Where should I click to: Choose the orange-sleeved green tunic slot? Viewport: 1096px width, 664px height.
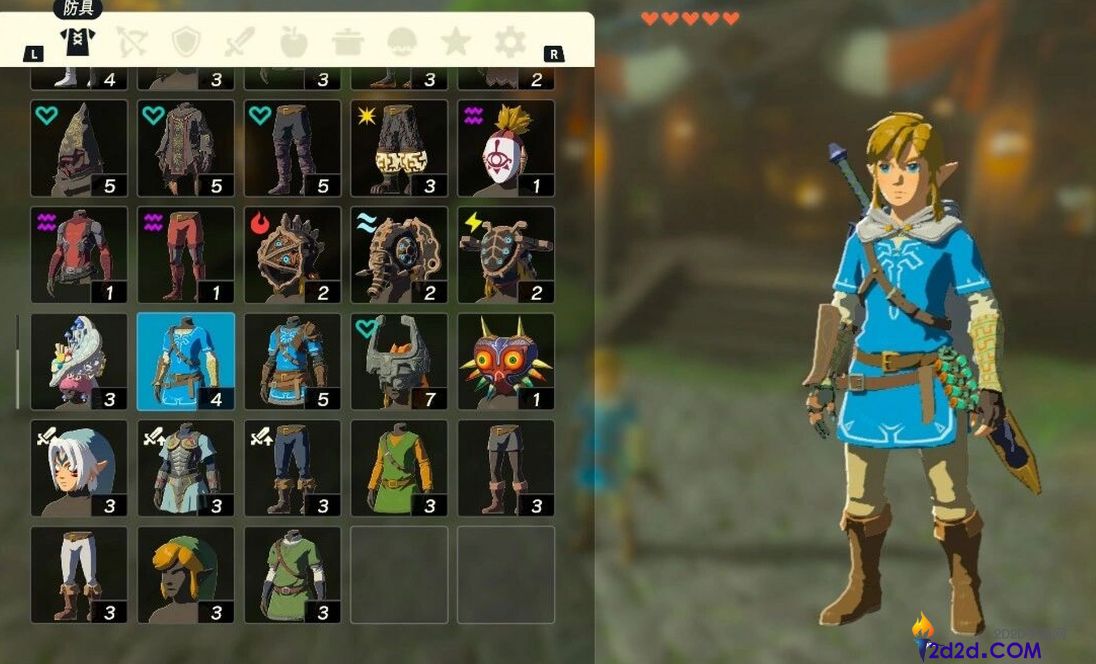(x=399, y=468)
